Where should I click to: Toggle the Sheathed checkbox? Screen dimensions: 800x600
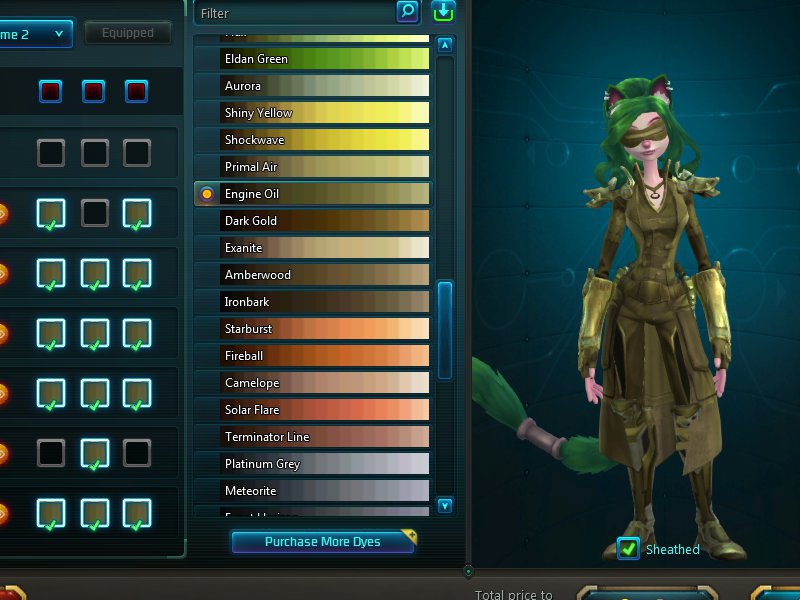click(628, 548)
